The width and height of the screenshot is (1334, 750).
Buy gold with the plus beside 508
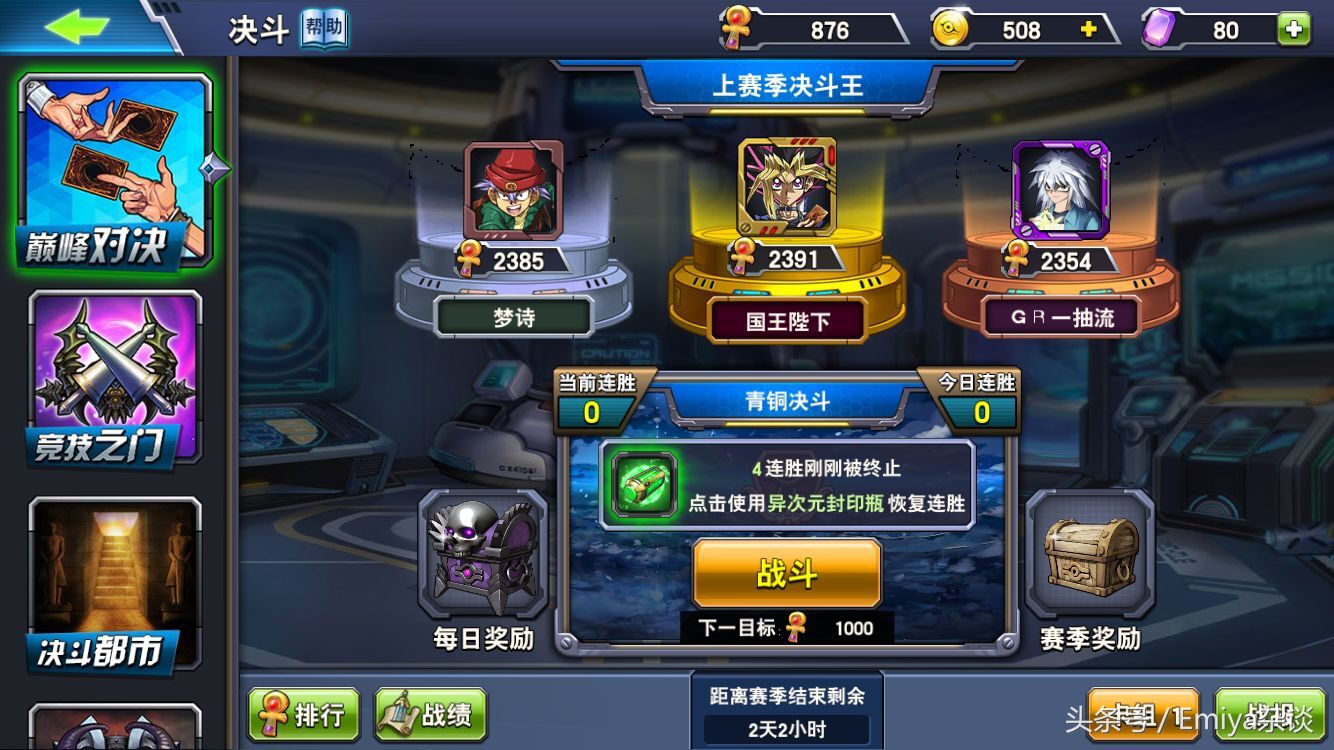pos(1090,29)
